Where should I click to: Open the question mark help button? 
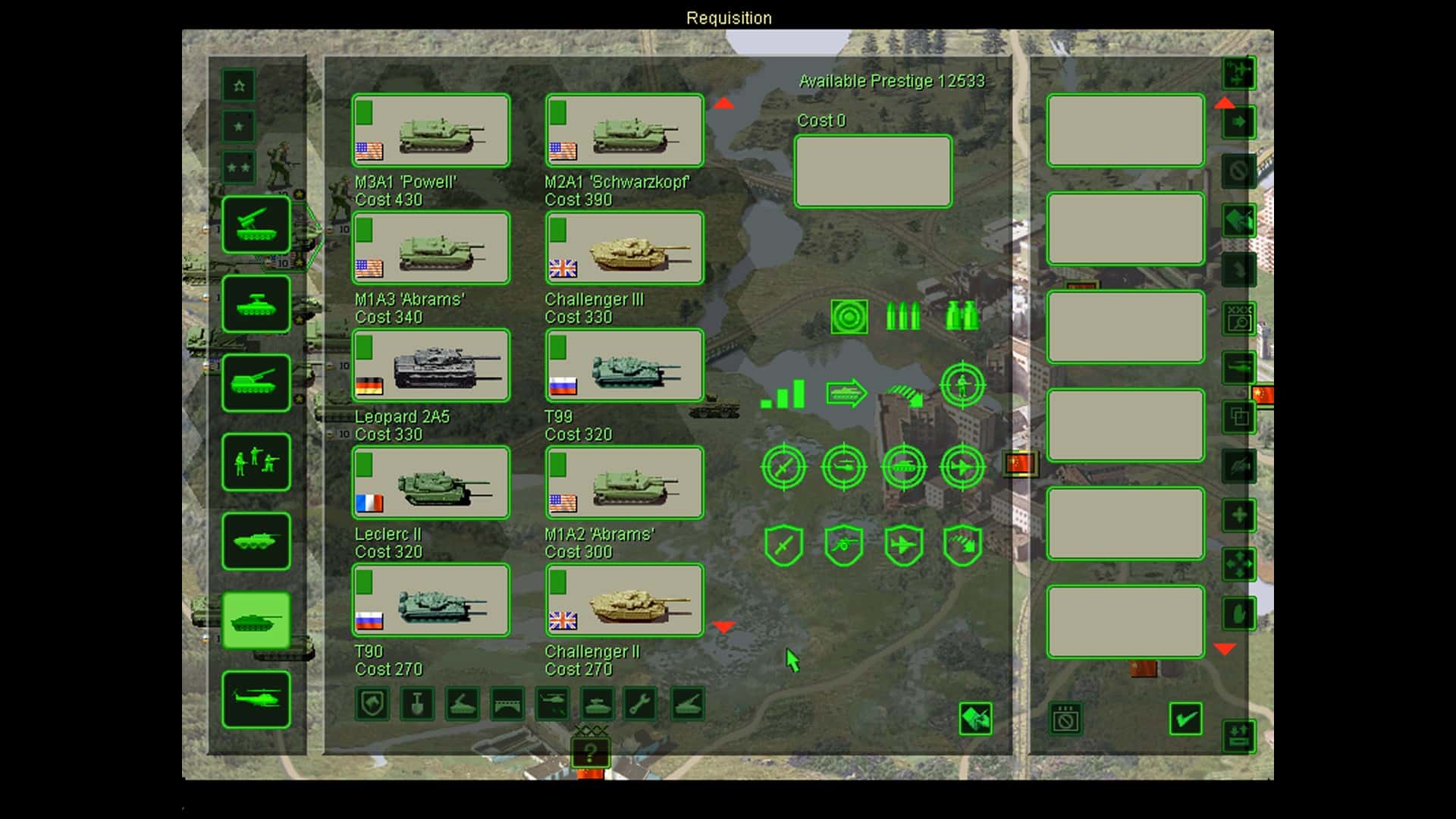click(x=591, y=753)
